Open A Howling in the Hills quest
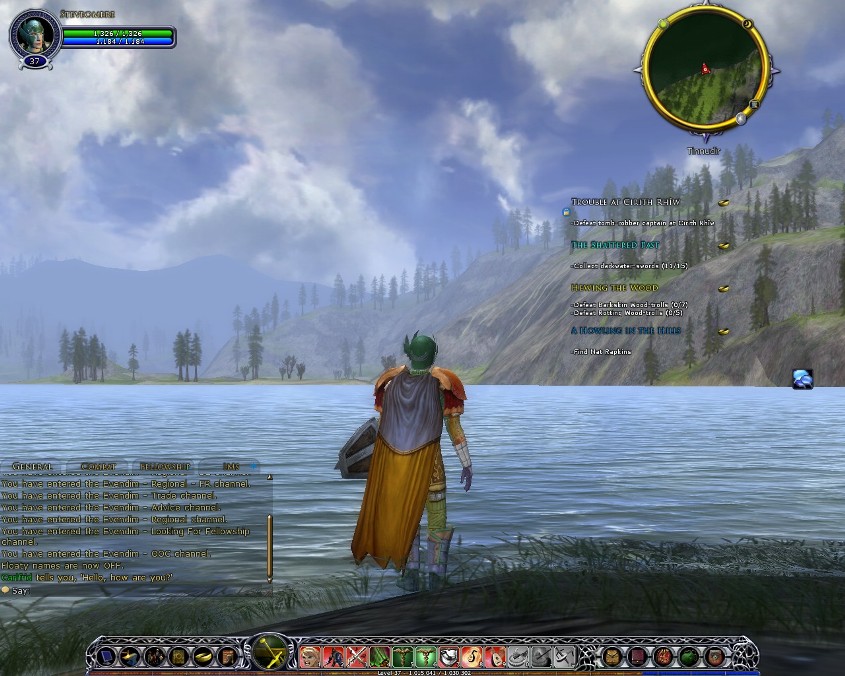The height and width of the screenshot is (676, 845). pos(628,330)
